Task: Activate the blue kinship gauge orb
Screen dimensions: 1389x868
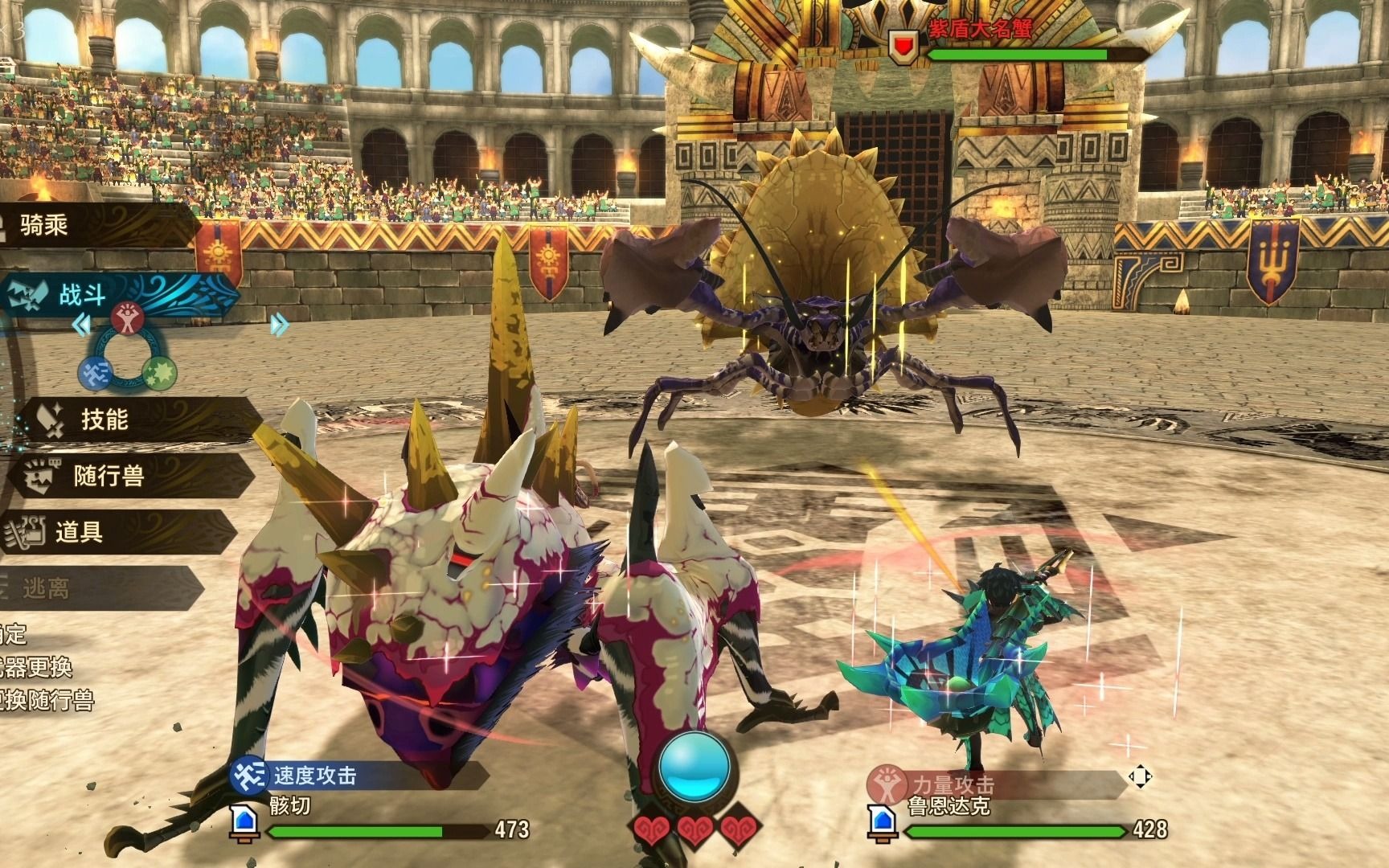Action: [x=694, y=764]
